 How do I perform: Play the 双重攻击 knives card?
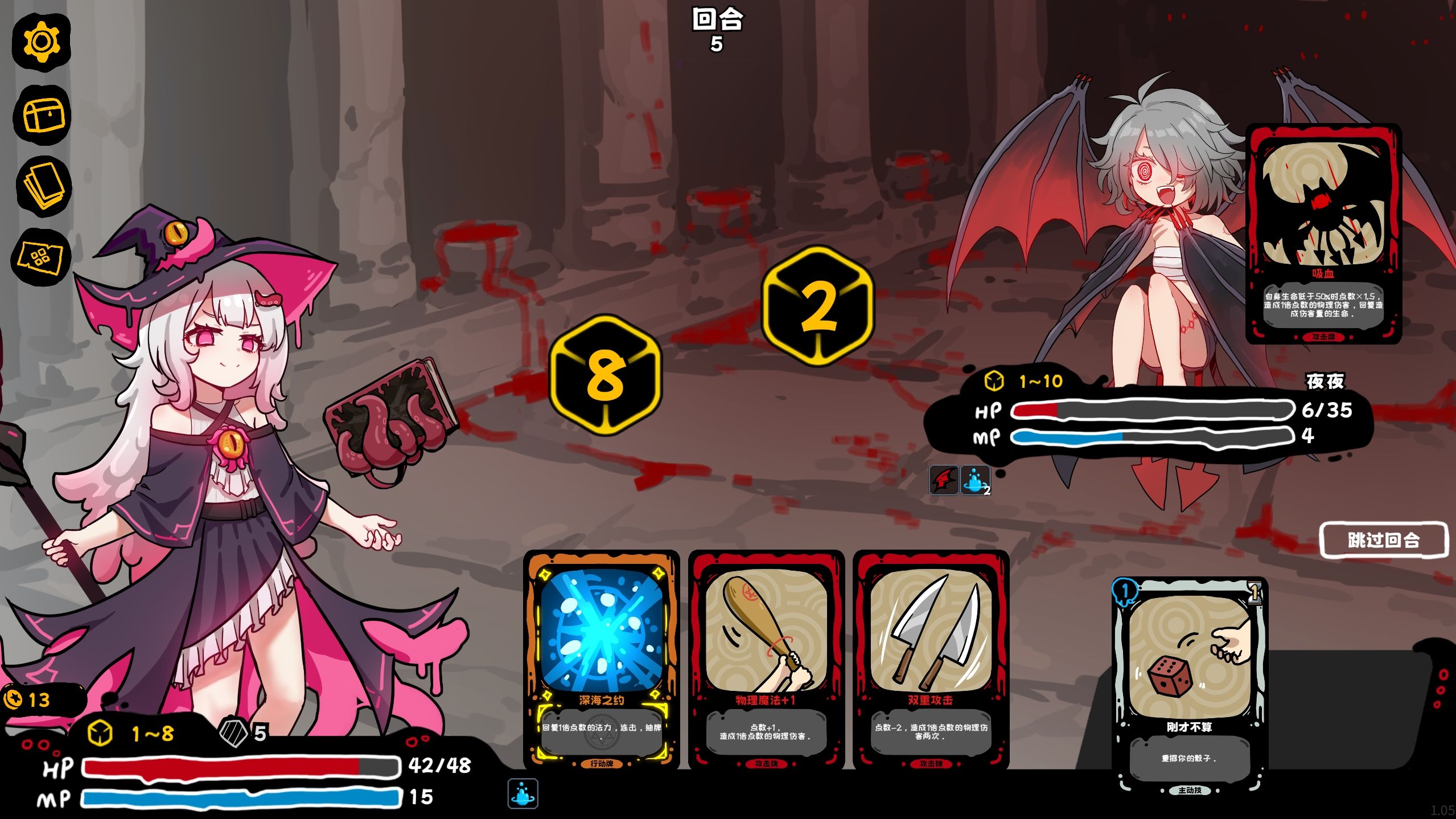tap(931, 659)
